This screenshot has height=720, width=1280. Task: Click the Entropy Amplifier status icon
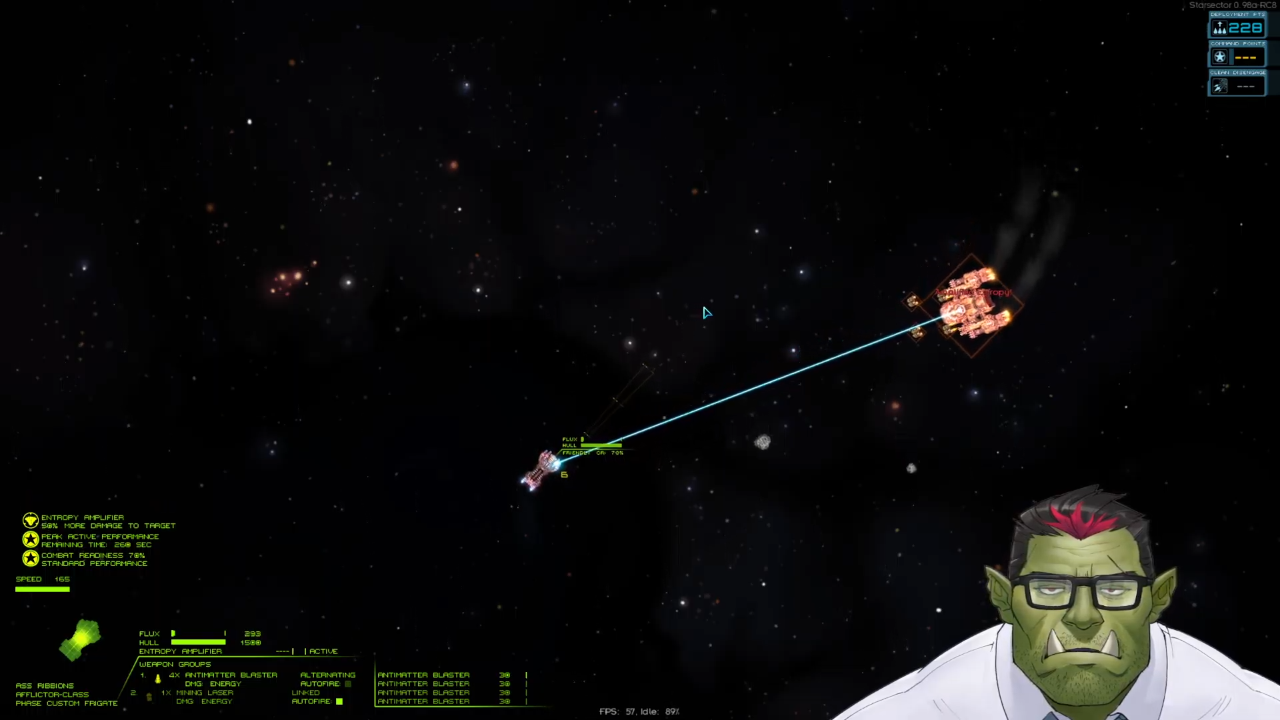(31, 520)
